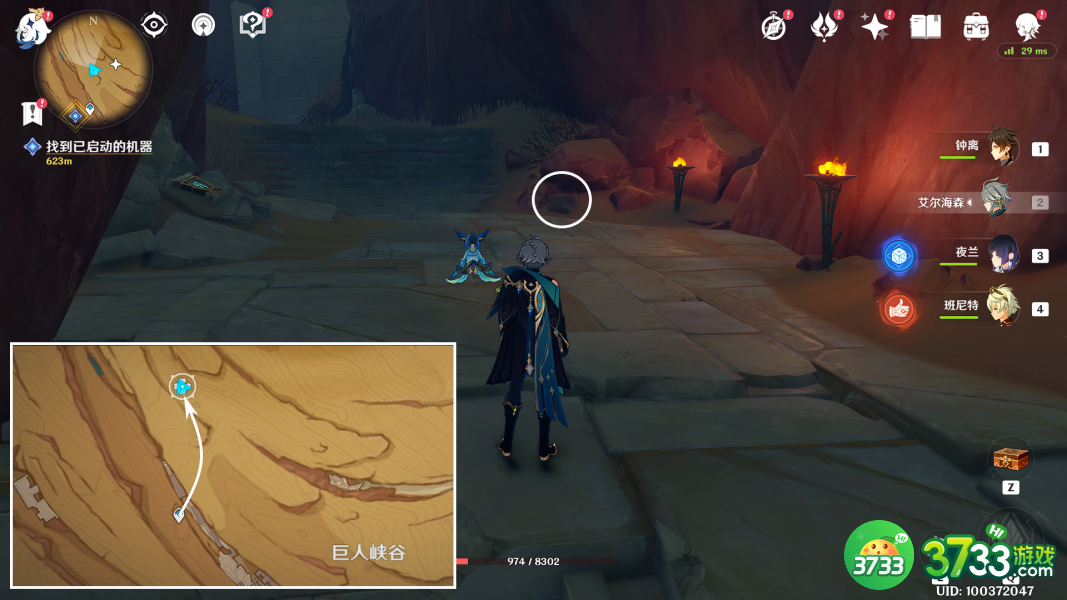Open the tutorial book with question mark
Image resolution: width=1067 pixels, height=600 pixels.
click(253, 25)
